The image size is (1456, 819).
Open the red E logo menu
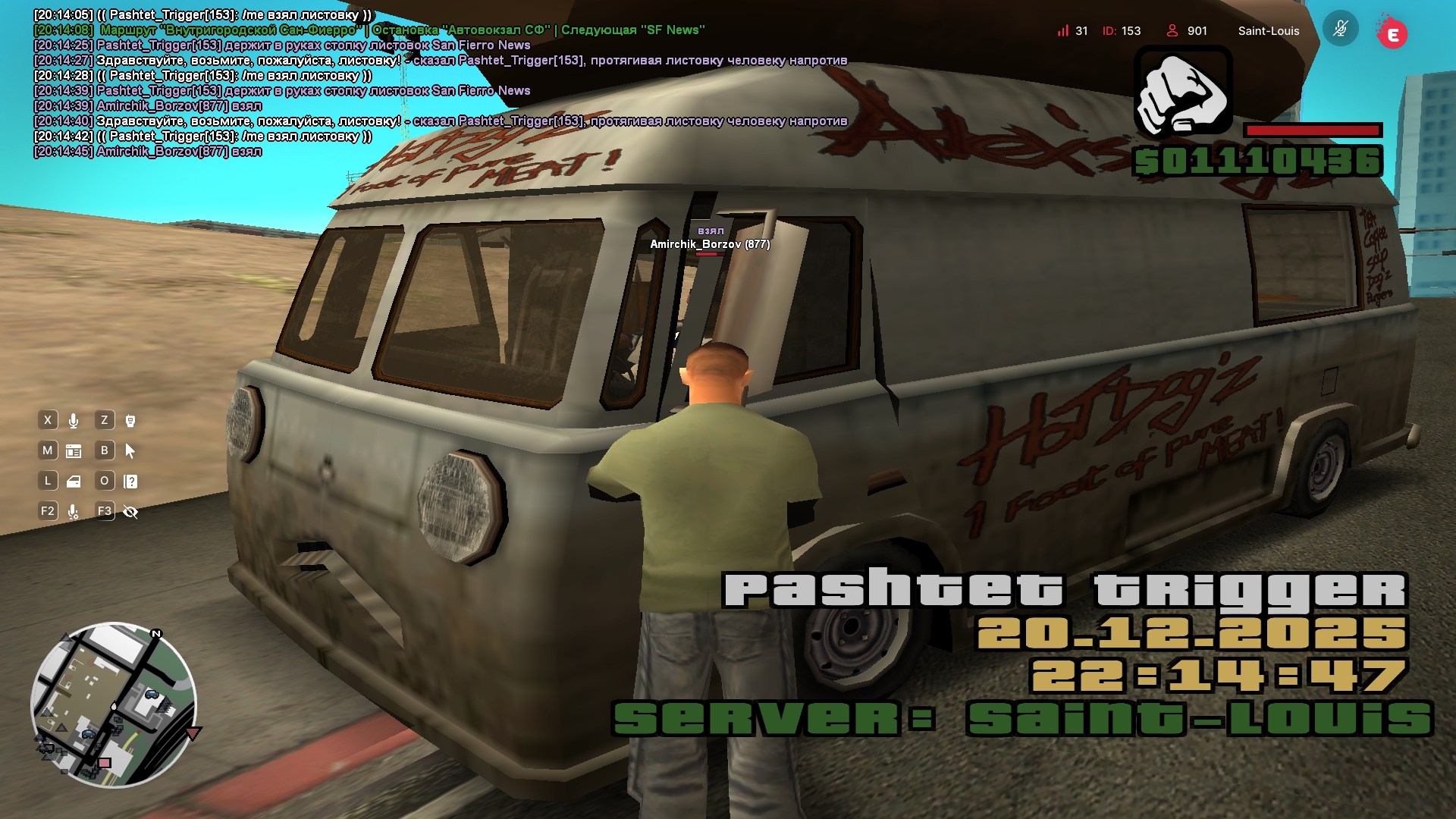[1392, 33]
